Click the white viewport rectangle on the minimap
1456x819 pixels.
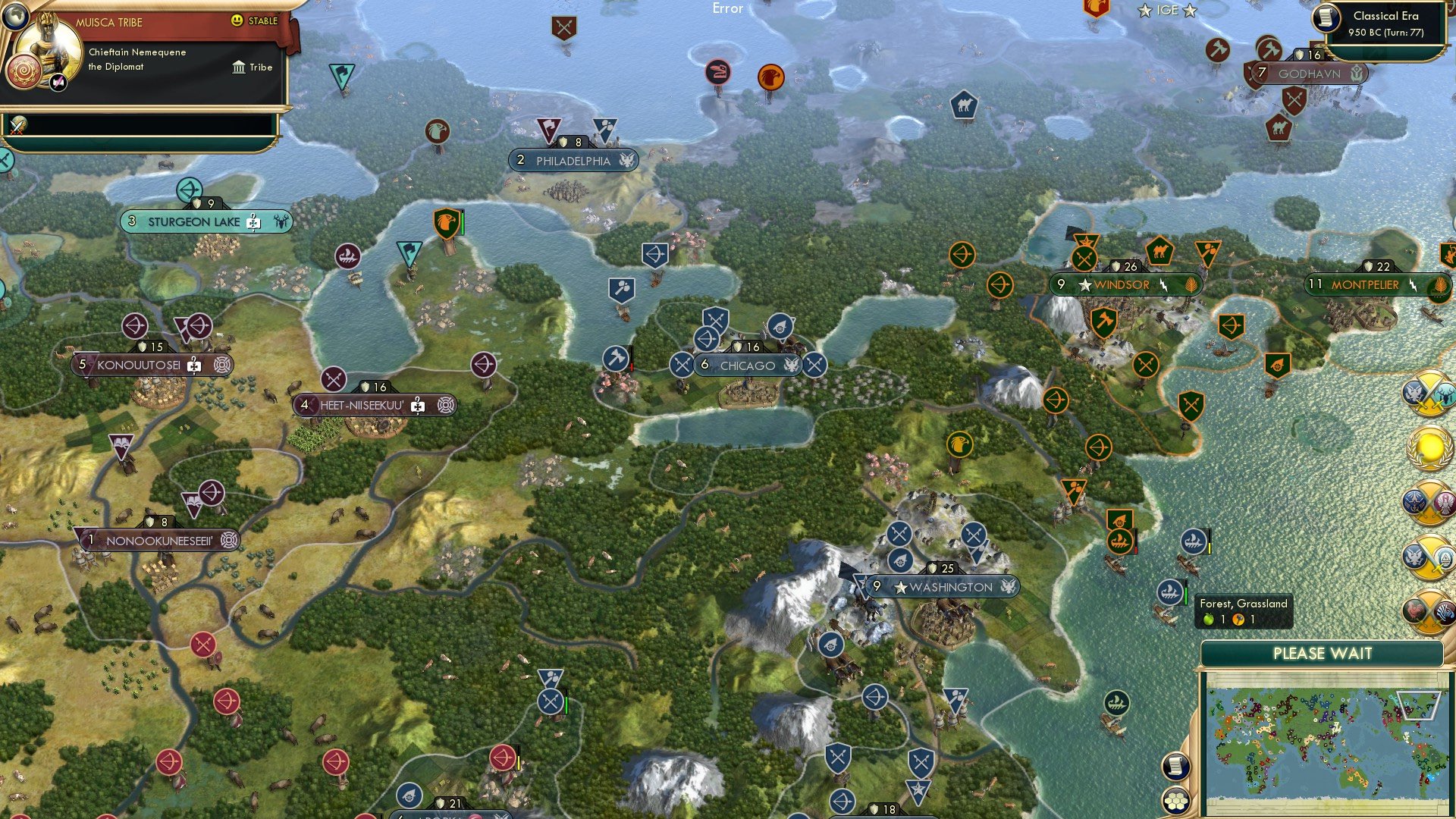[1418, 705]
